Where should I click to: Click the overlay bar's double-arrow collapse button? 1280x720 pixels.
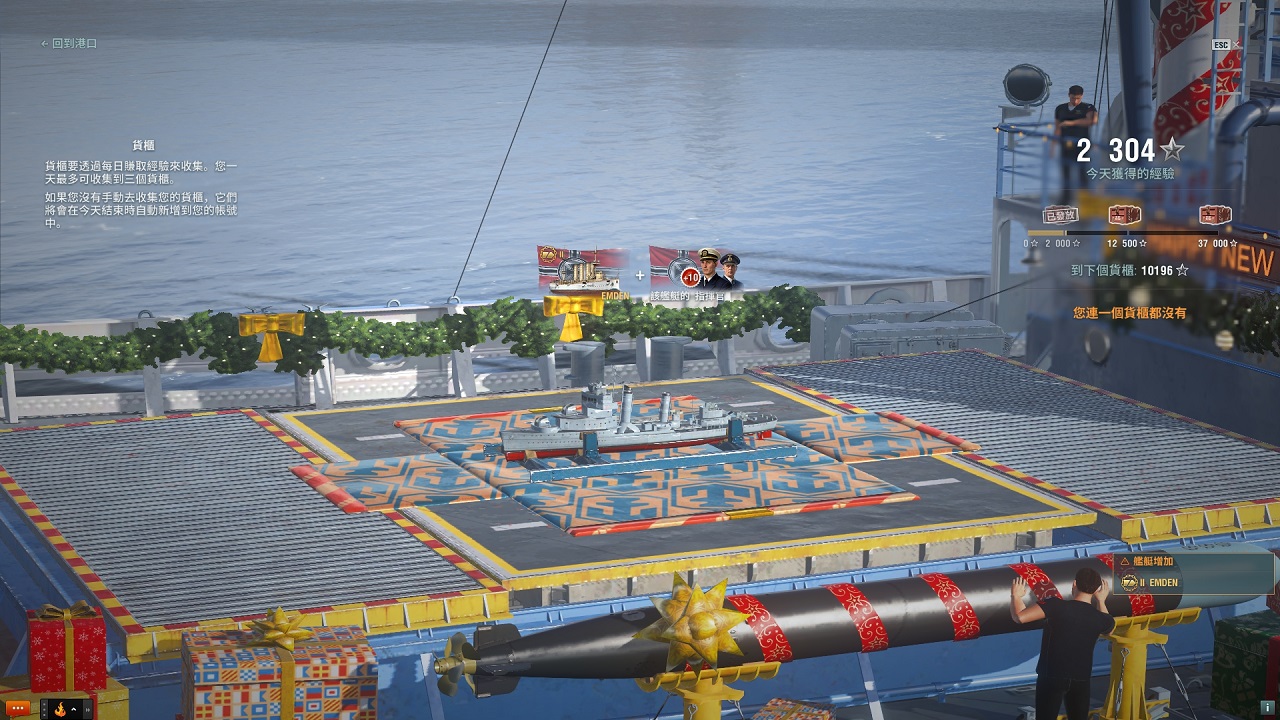click(88, 709)
